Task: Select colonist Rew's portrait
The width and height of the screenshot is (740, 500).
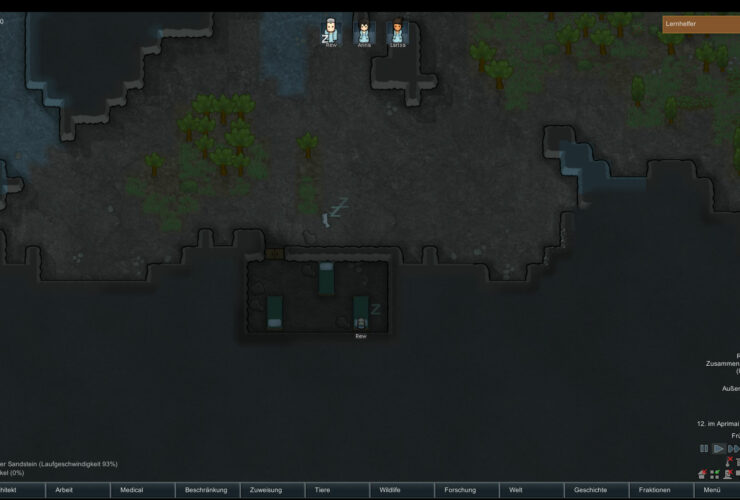Action: pos(331,32)
